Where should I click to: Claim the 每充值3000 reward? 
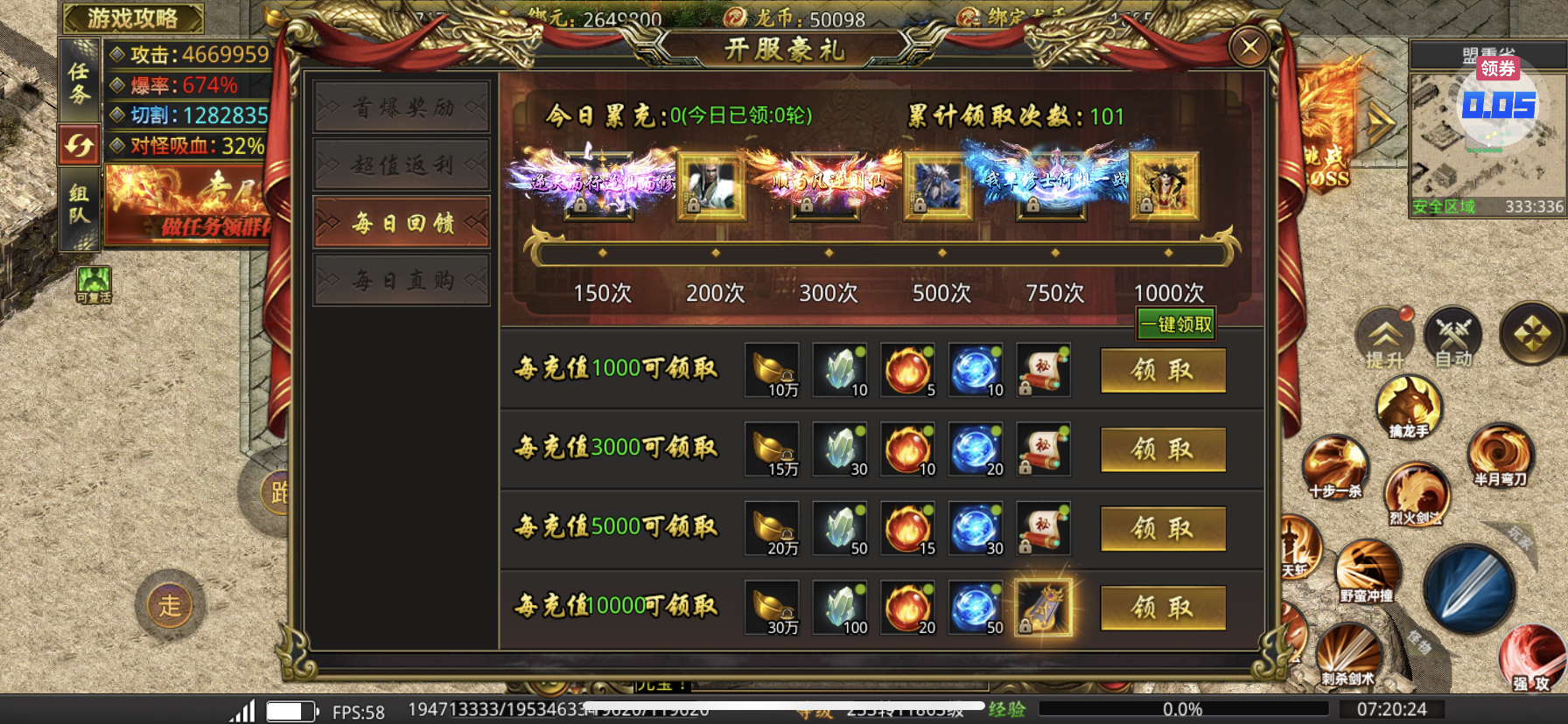pos(1162,449)
